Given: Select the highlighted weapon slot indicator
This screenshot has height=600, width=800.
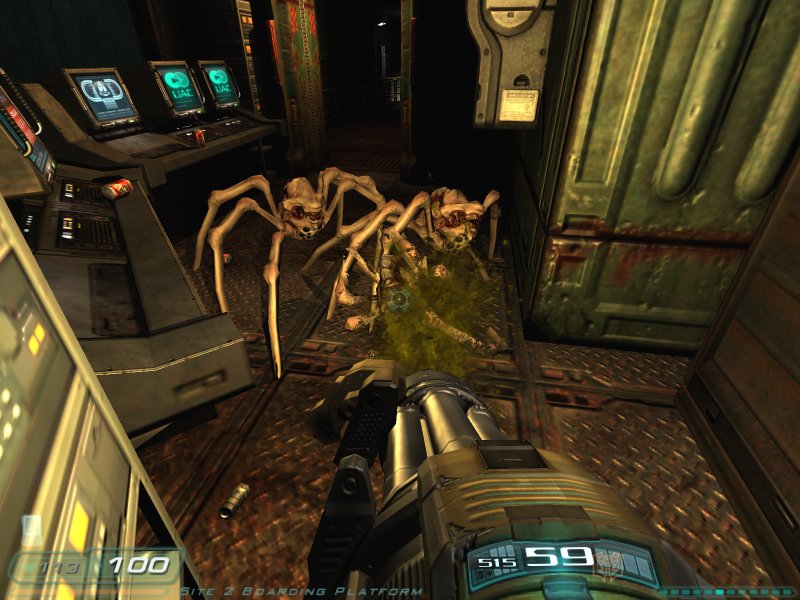Looking at the screenshot, I should pos(721,591).
